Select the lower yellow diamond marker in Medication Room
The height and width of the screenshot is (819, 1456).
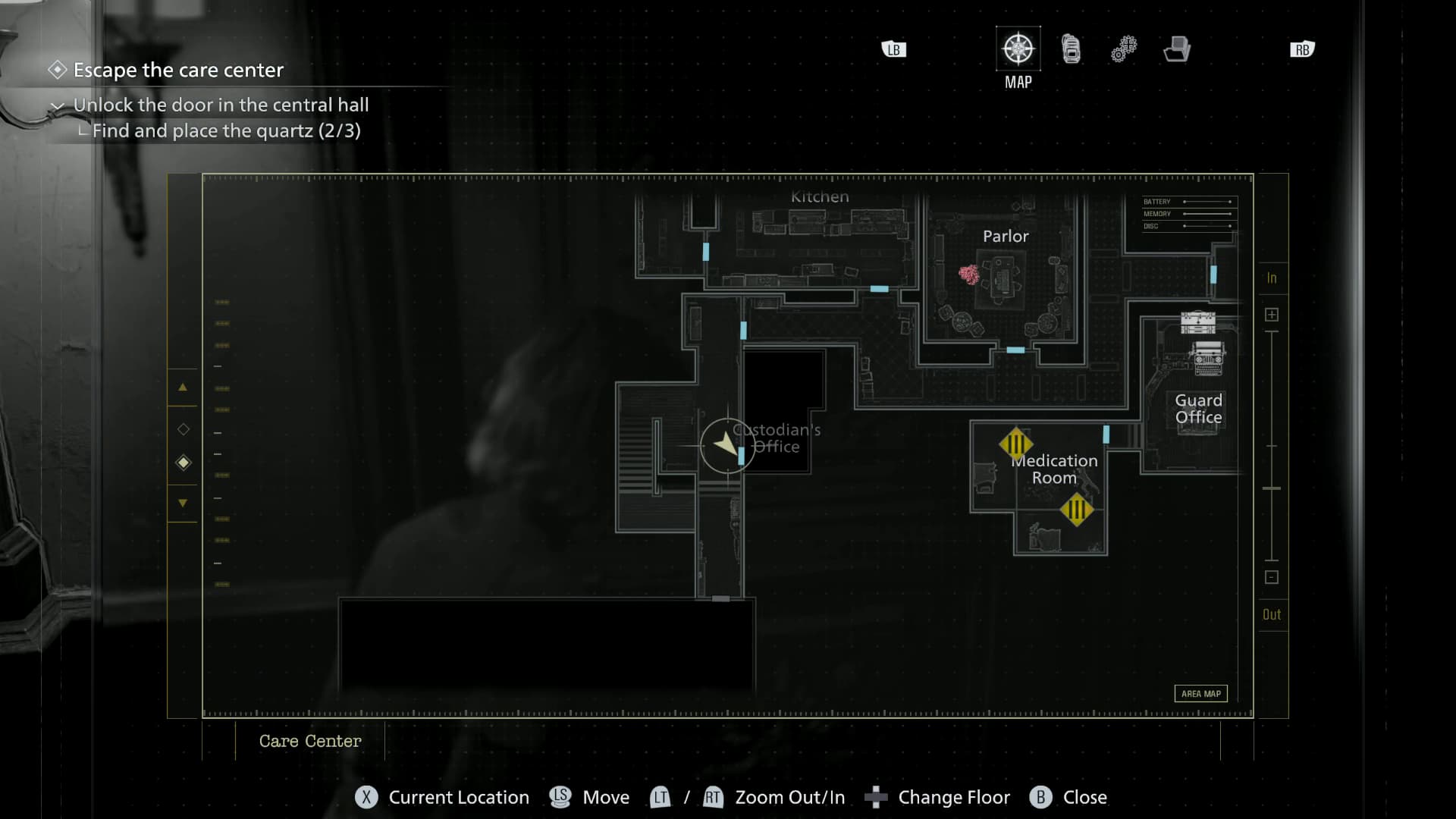(1076, 510)
